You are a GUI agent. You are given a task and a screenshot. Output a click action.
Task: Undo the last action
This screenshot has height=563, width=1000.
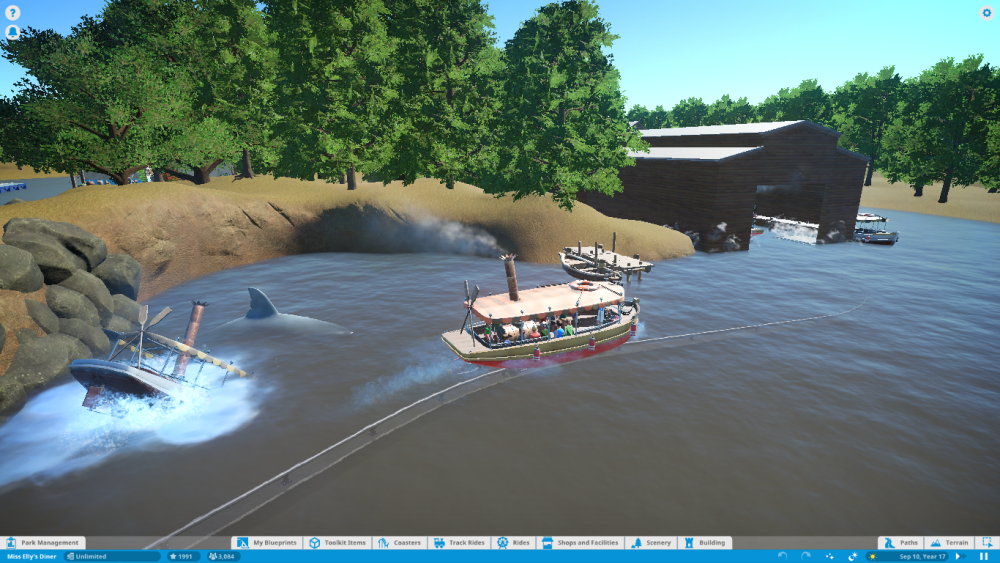(x=782, y=556)
